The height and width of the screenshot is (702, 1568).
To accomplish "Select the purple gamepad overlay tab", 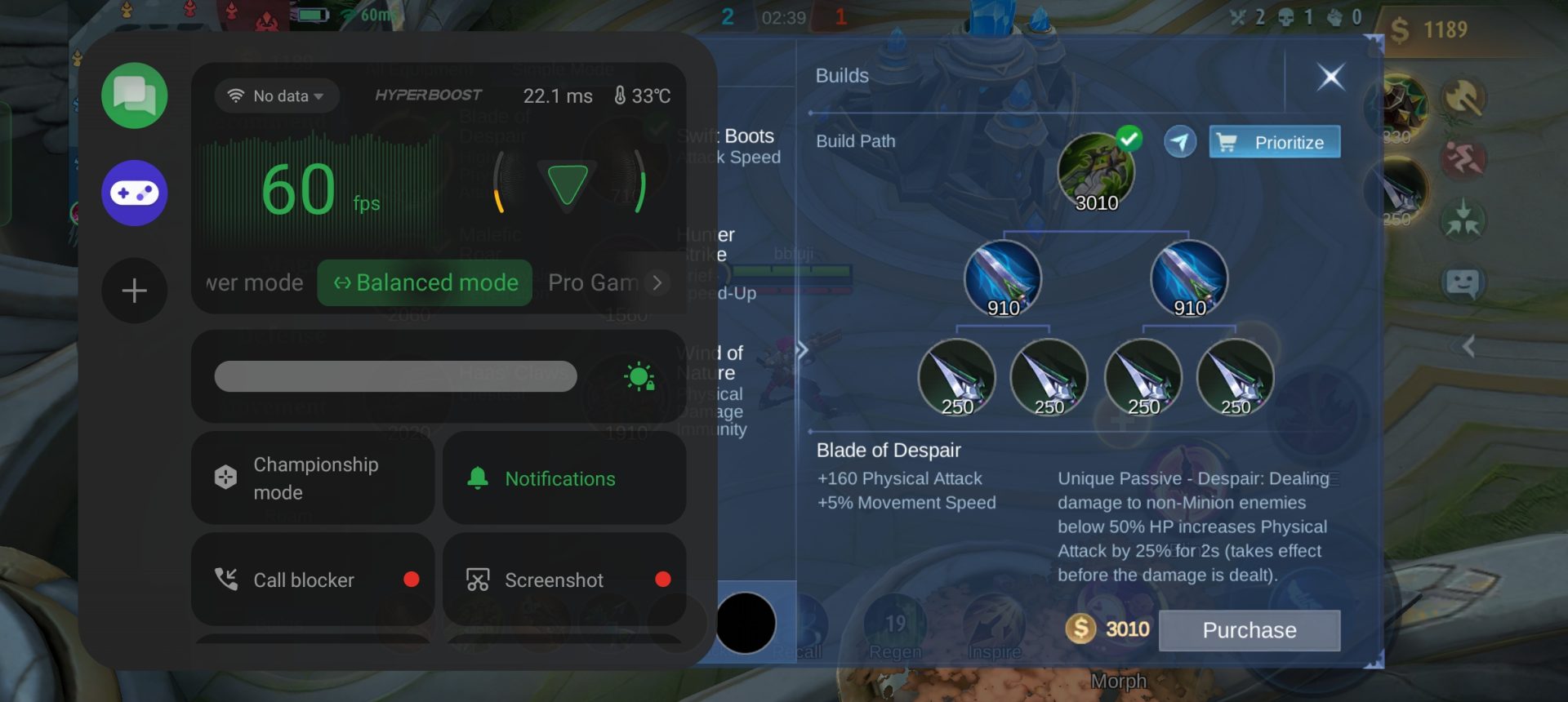I will click(135, 193).
